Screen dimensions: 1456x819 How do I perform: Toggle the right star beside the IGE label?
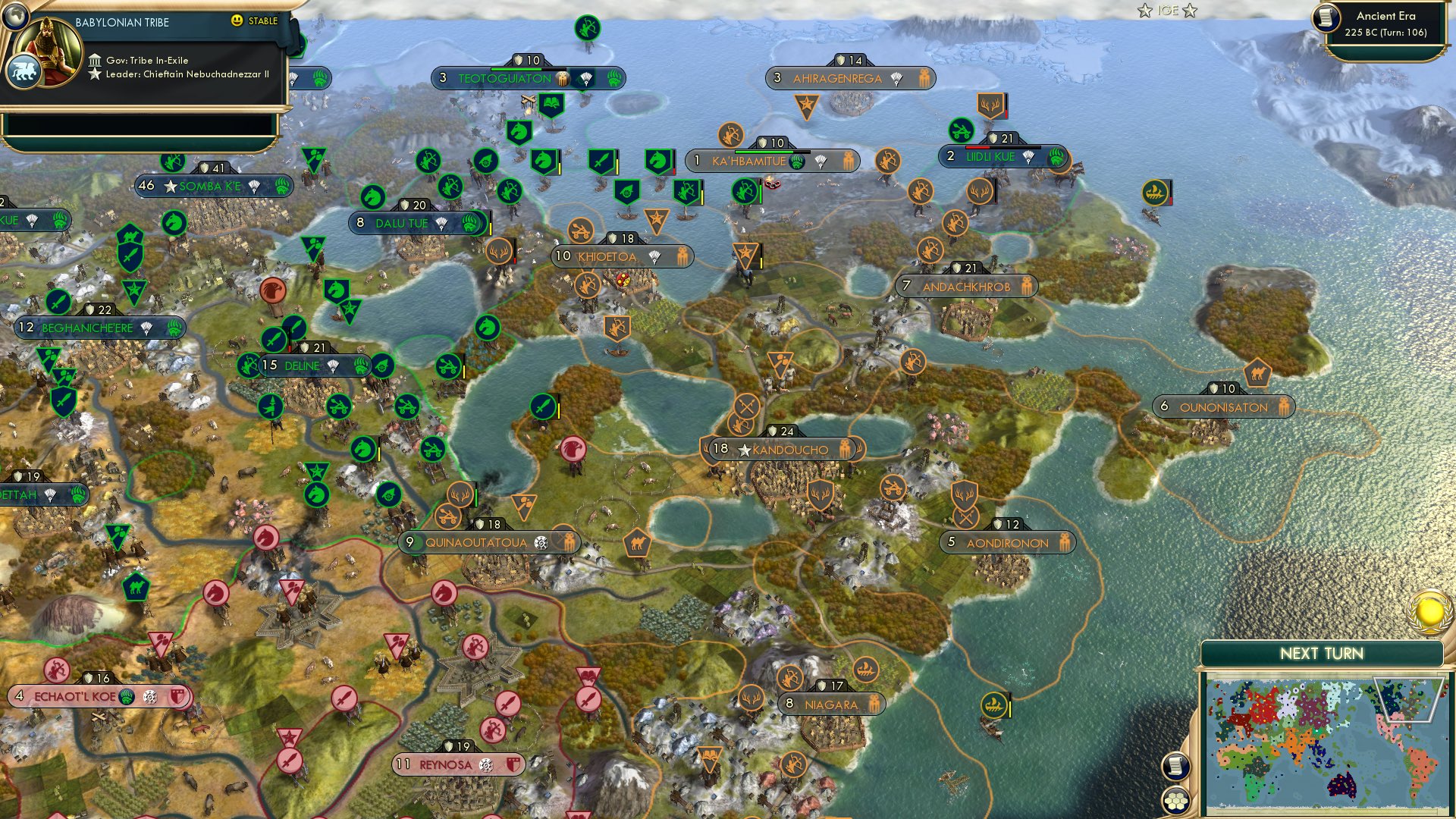tap(1187, 11)
